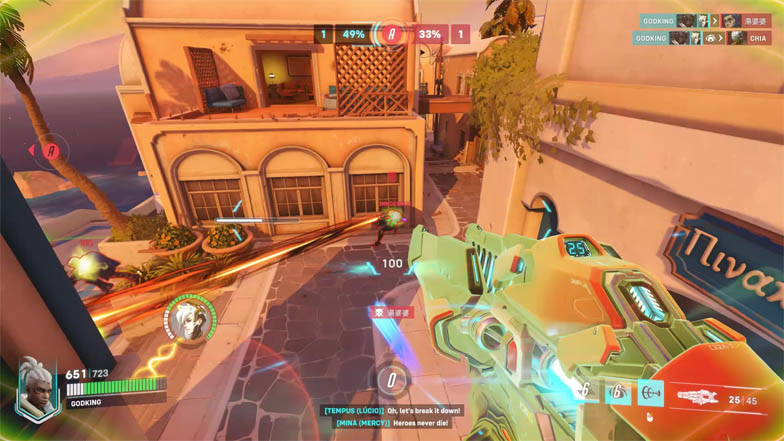Click the Mercy ally portrait indicator
Screen dimensions: 784x441
[x=190, y=316]
